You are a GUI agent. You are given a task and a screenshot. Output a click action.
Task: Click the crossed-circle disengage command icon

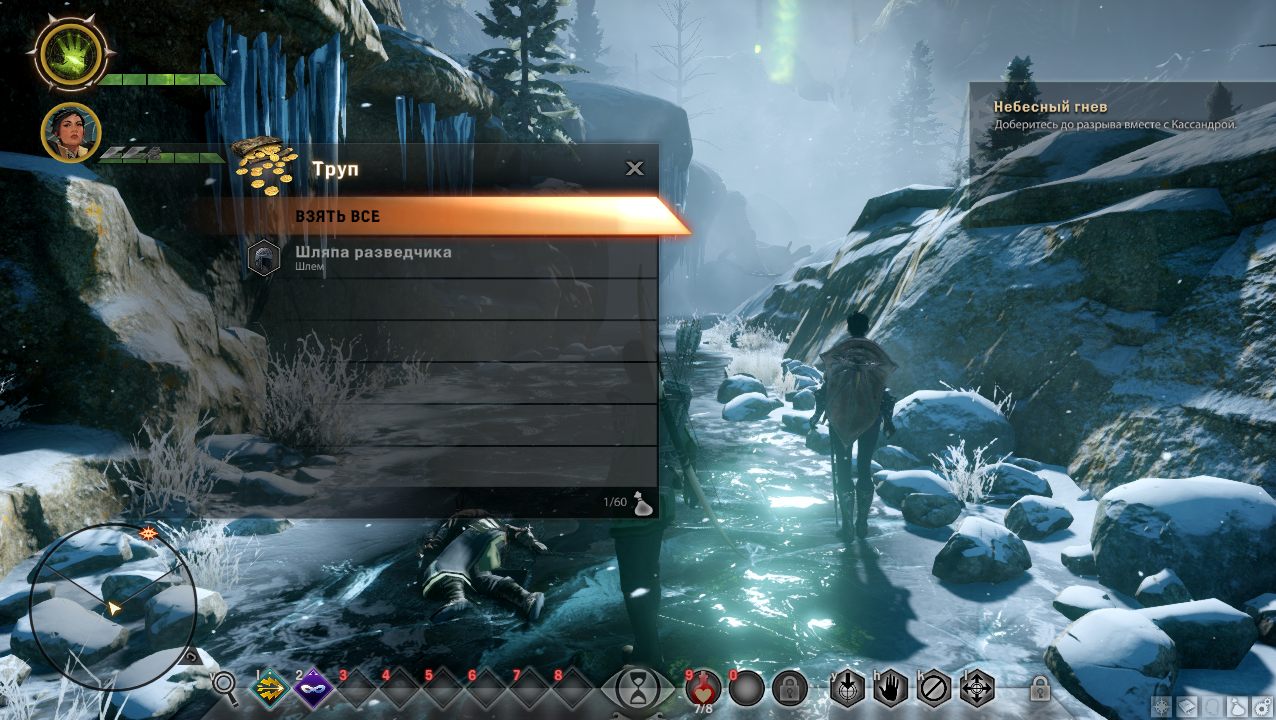934,687
